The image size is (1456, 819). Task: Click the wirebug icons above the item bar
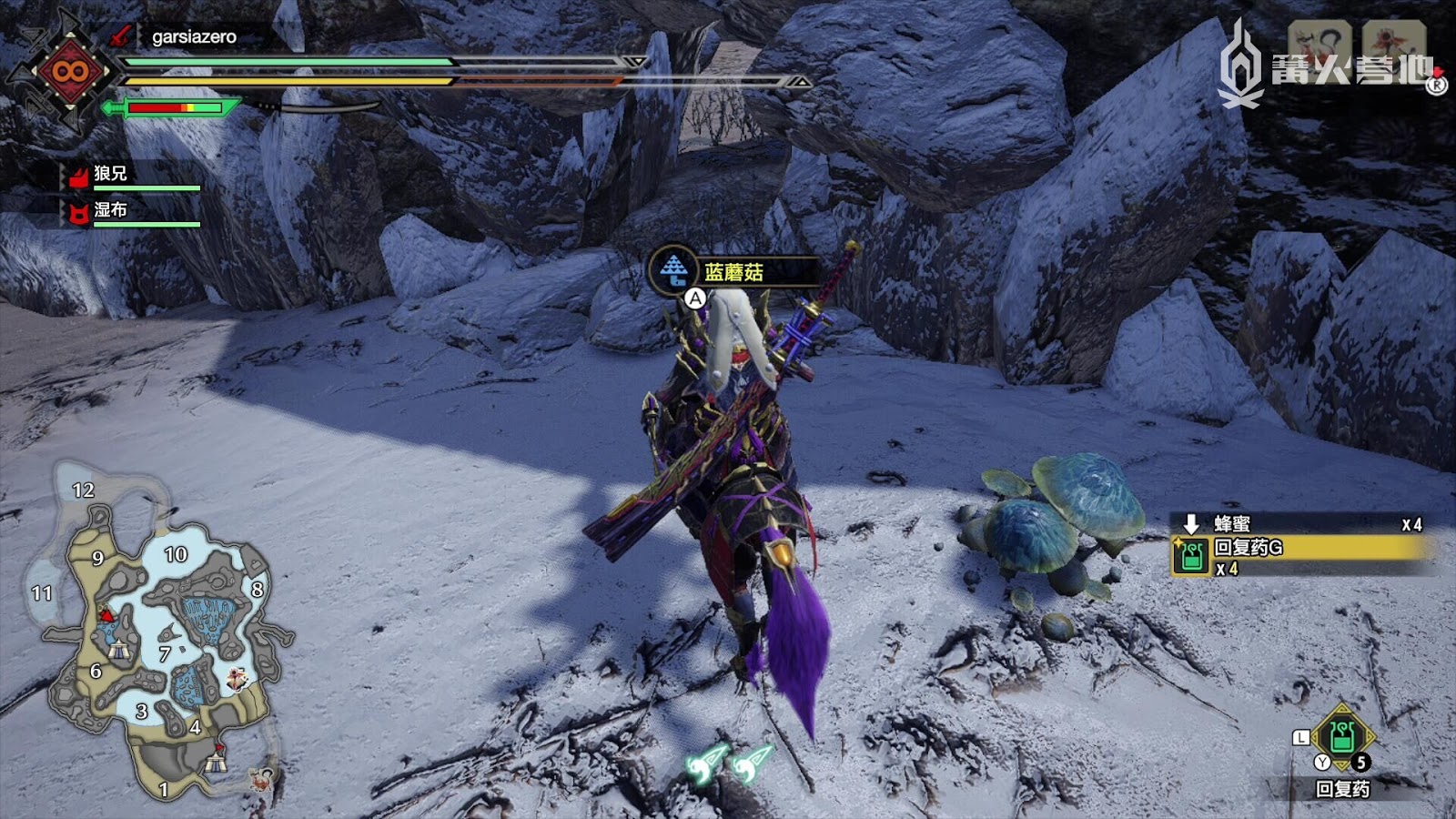click(x=730, y=763)
